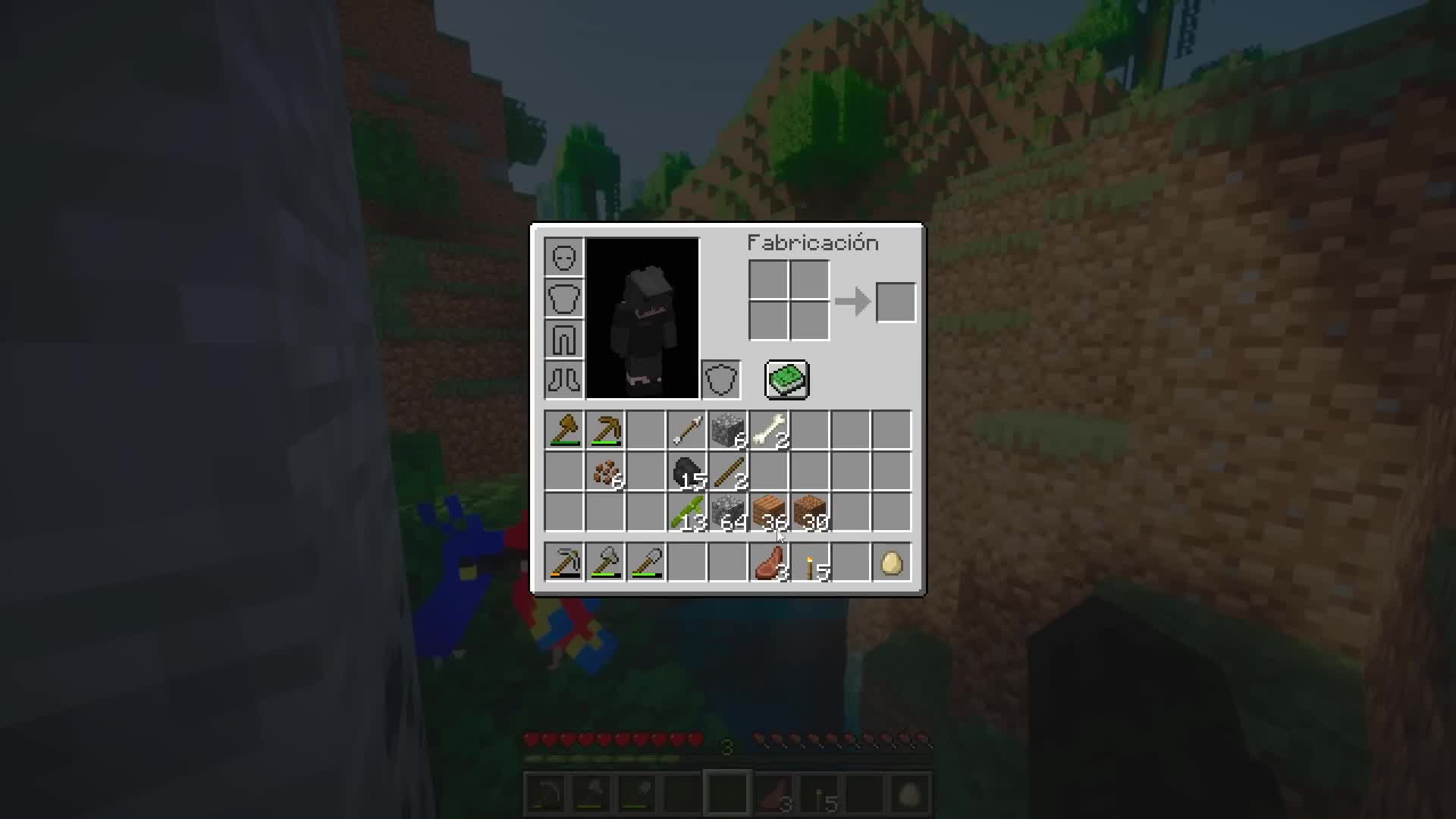Screen dimensions: 1456x819
Task: Click the empty chestplate armor slot
Action: point(564,298)
